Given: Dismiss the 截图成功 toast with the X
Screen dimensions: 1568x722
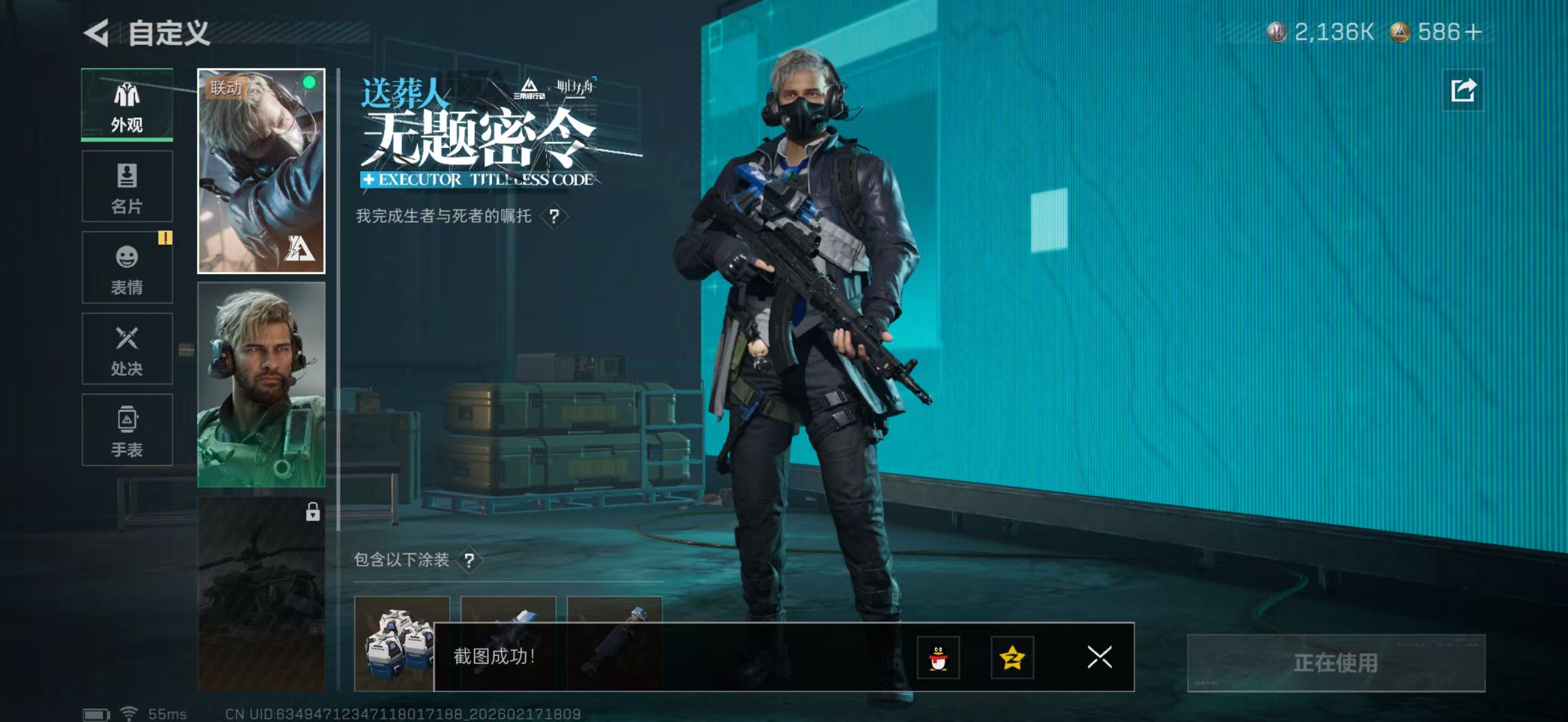Looking at the screenshot, I should click(x=1099, y=659).
